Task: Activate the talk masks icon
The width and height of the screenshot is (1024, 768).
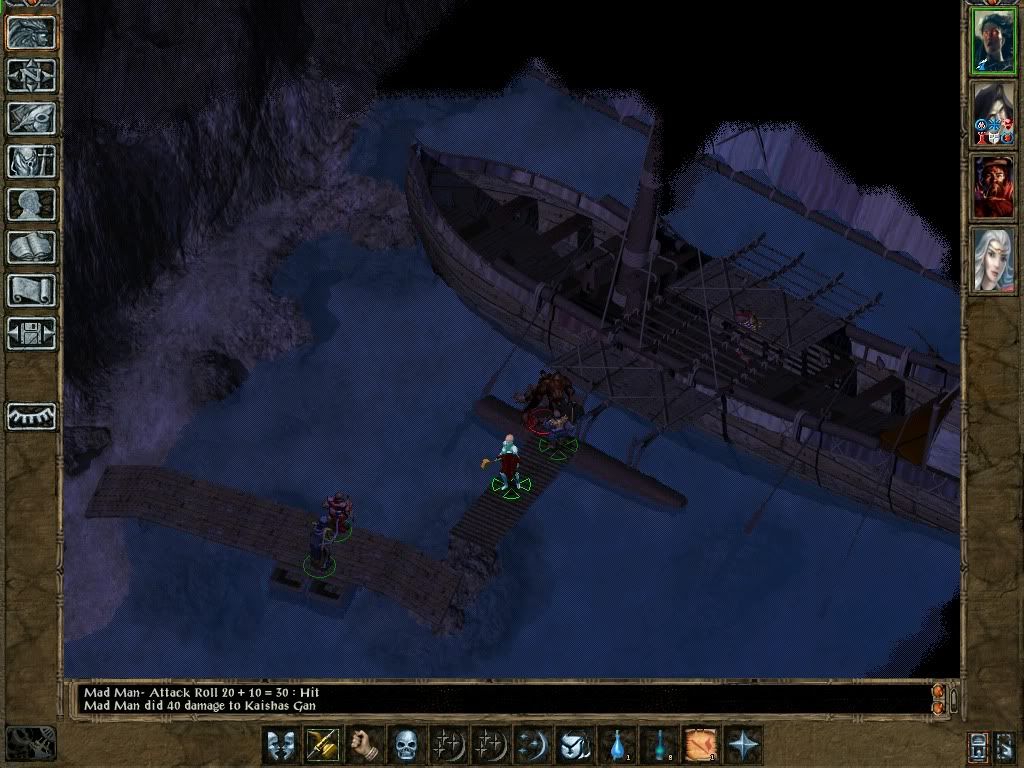Action: pyautogui.click(x=280, y=745)
